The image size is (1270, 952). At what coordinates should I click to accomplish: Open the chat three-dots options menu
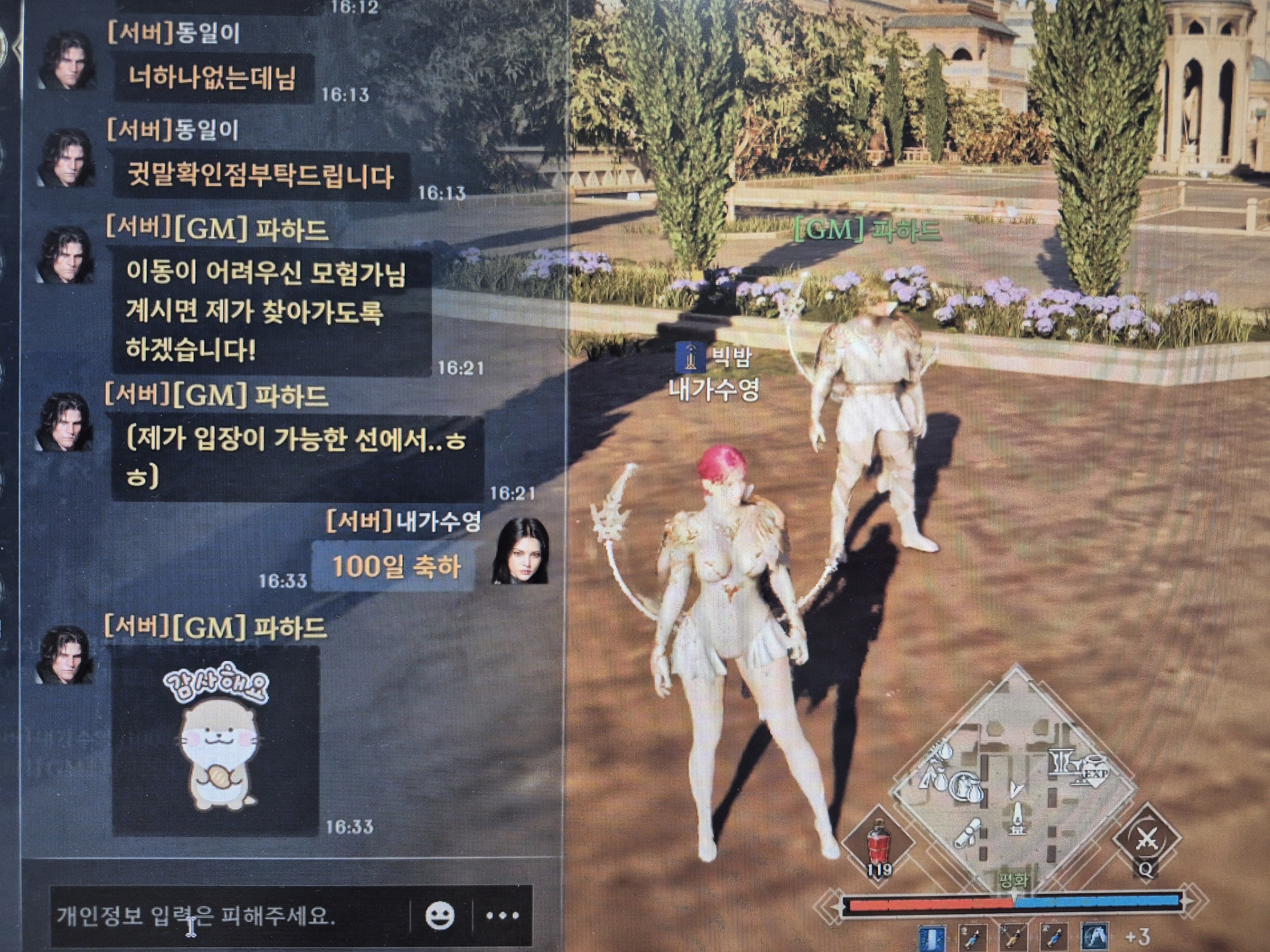point(502,915)
